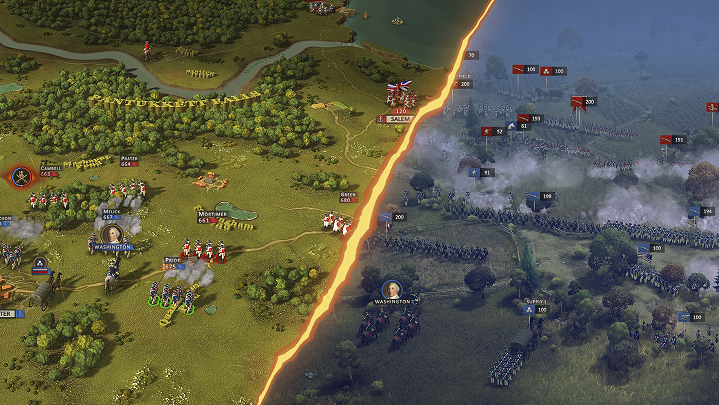This screenshot has width=719, height=405.
Task: Select the blue infantry flag with 91
Action: click(x=474, y=172)
